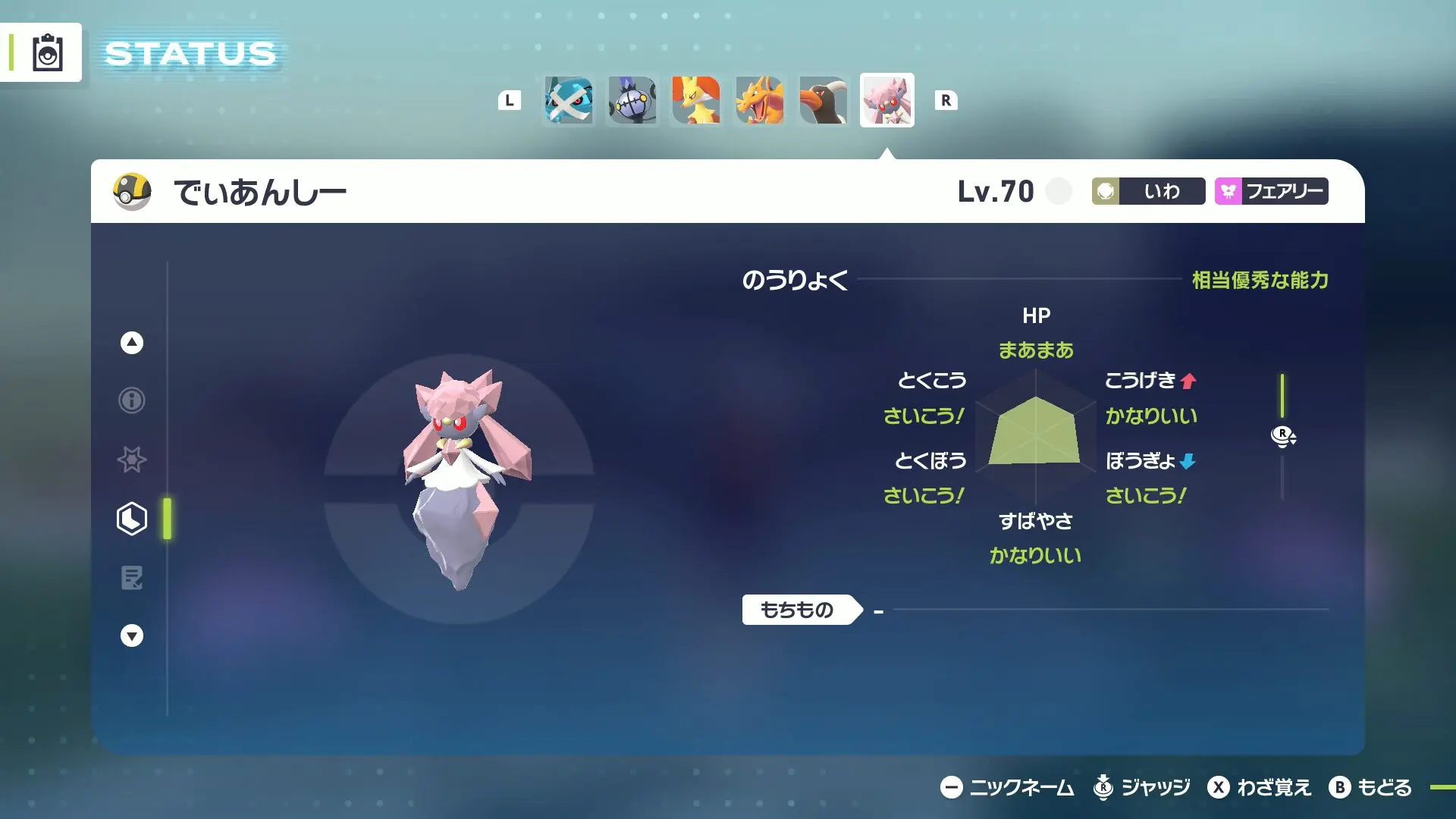This screenshot has width=1456, height=819.
Task: Click the STATUS clipboard icon
Action: point(47,53)
